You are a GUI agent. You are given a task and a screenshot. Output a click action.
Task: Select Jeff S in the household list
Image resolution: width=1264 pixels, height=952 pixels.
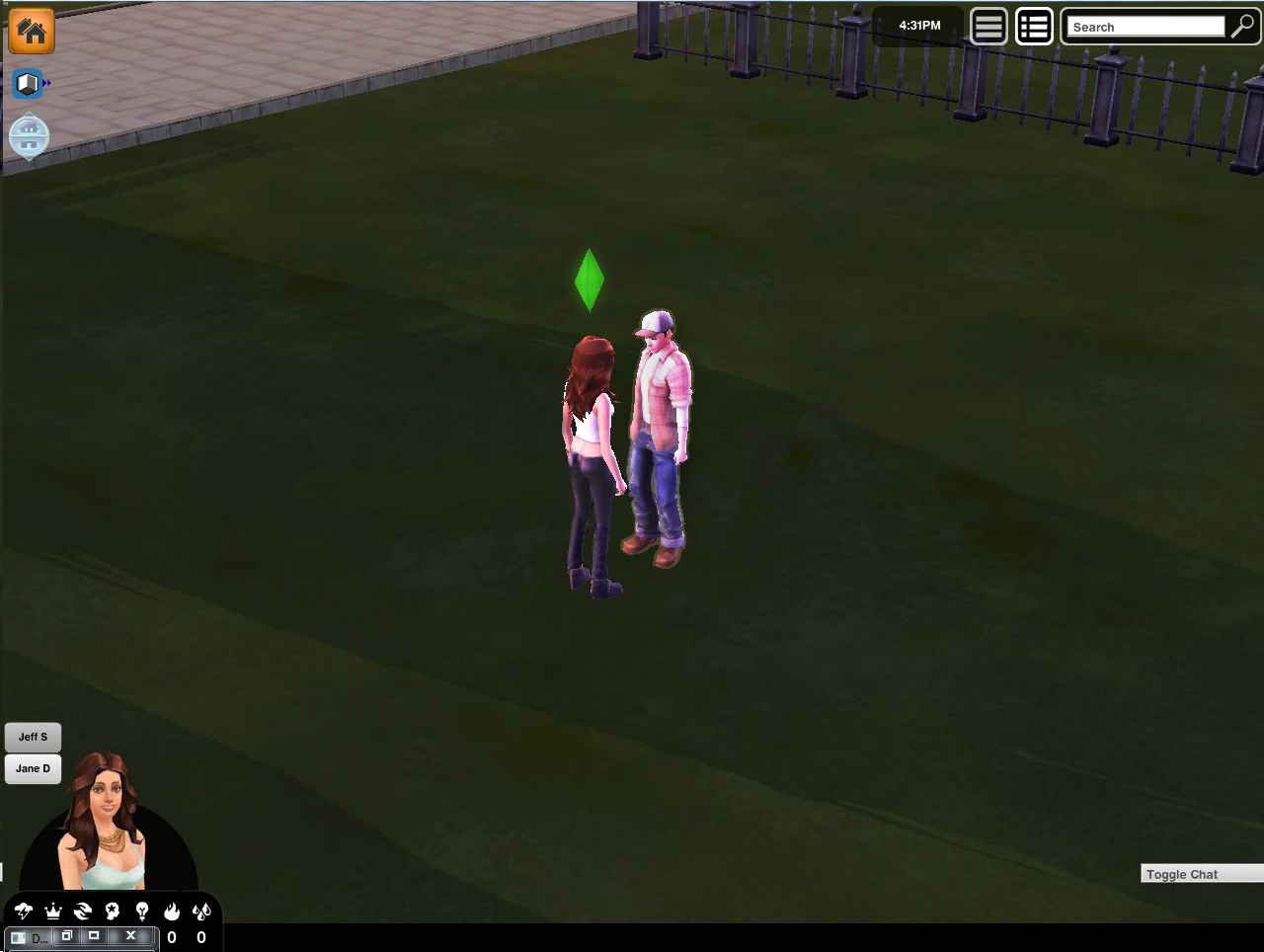click(x=33, y=736)
